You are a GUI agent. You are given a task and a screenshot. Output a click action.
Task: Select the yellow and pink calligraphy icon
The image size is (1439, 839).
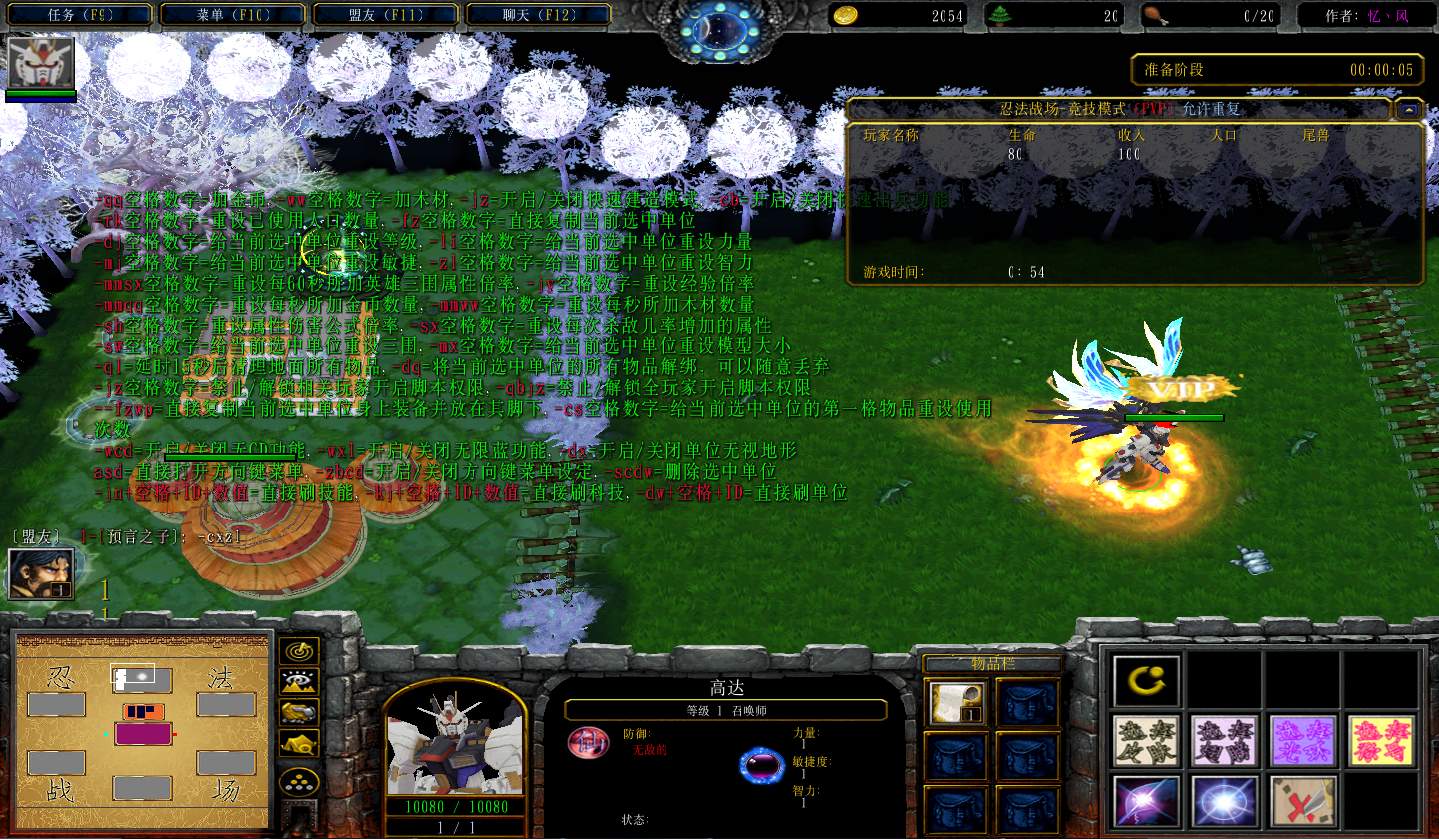pyautogui.click(x=1382, y=741)
